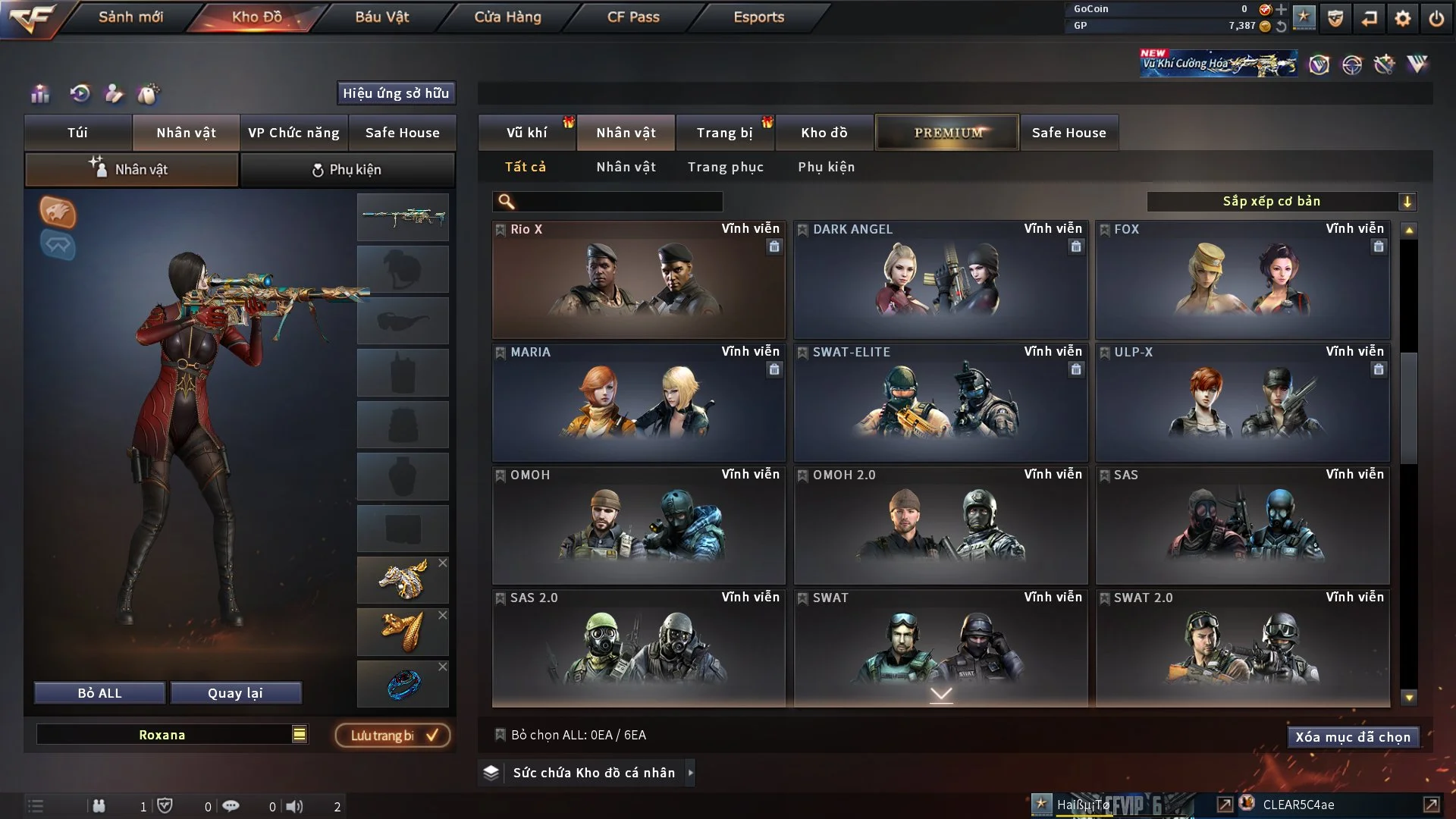Filter by Trang phục category
The height and width of the screenshot is (819, 1456).
tap(725, 167)
